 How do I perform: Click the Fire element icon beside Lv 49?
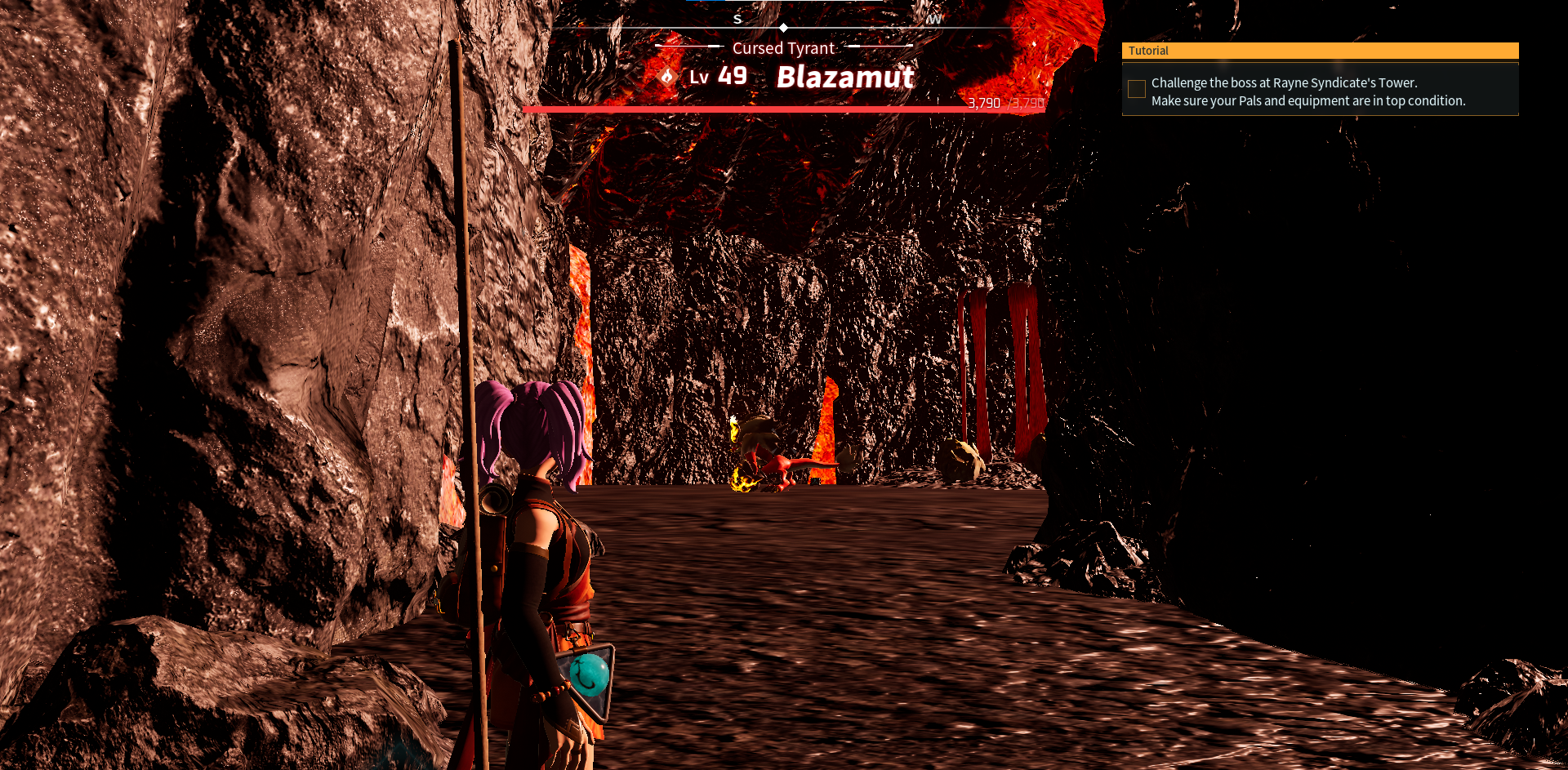pos(667,75)
